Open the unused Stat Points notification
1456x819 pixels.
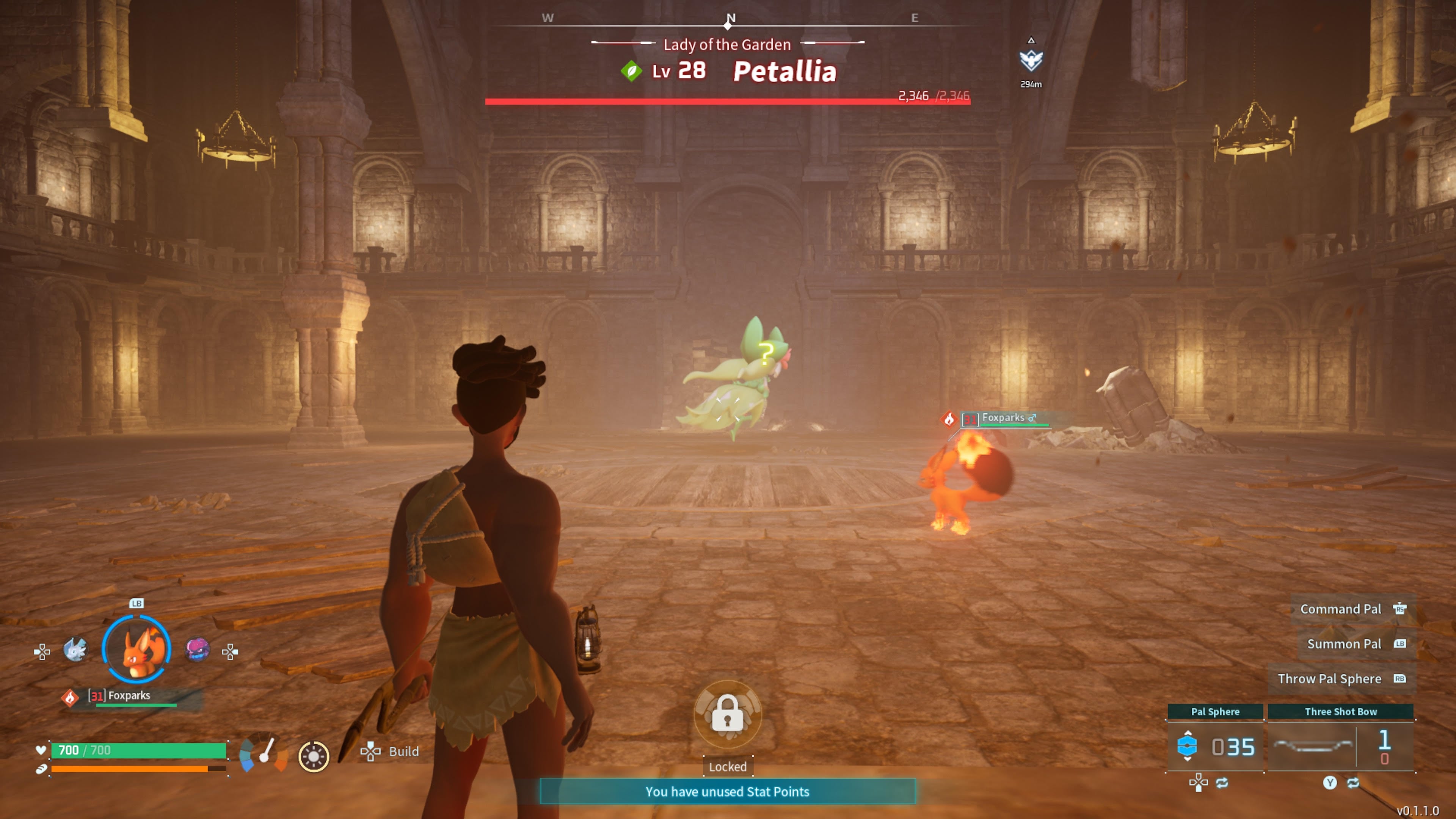pos(728,791)
